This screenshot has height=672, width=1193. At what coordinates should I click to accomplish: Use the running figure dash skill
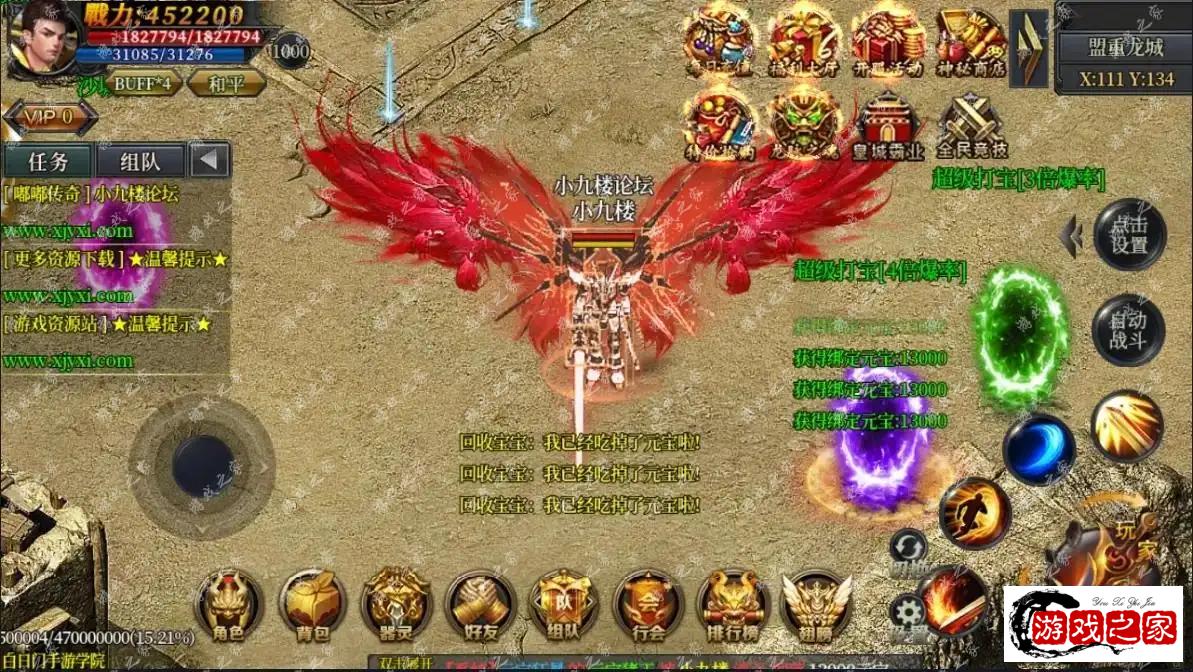pos(975,512)
